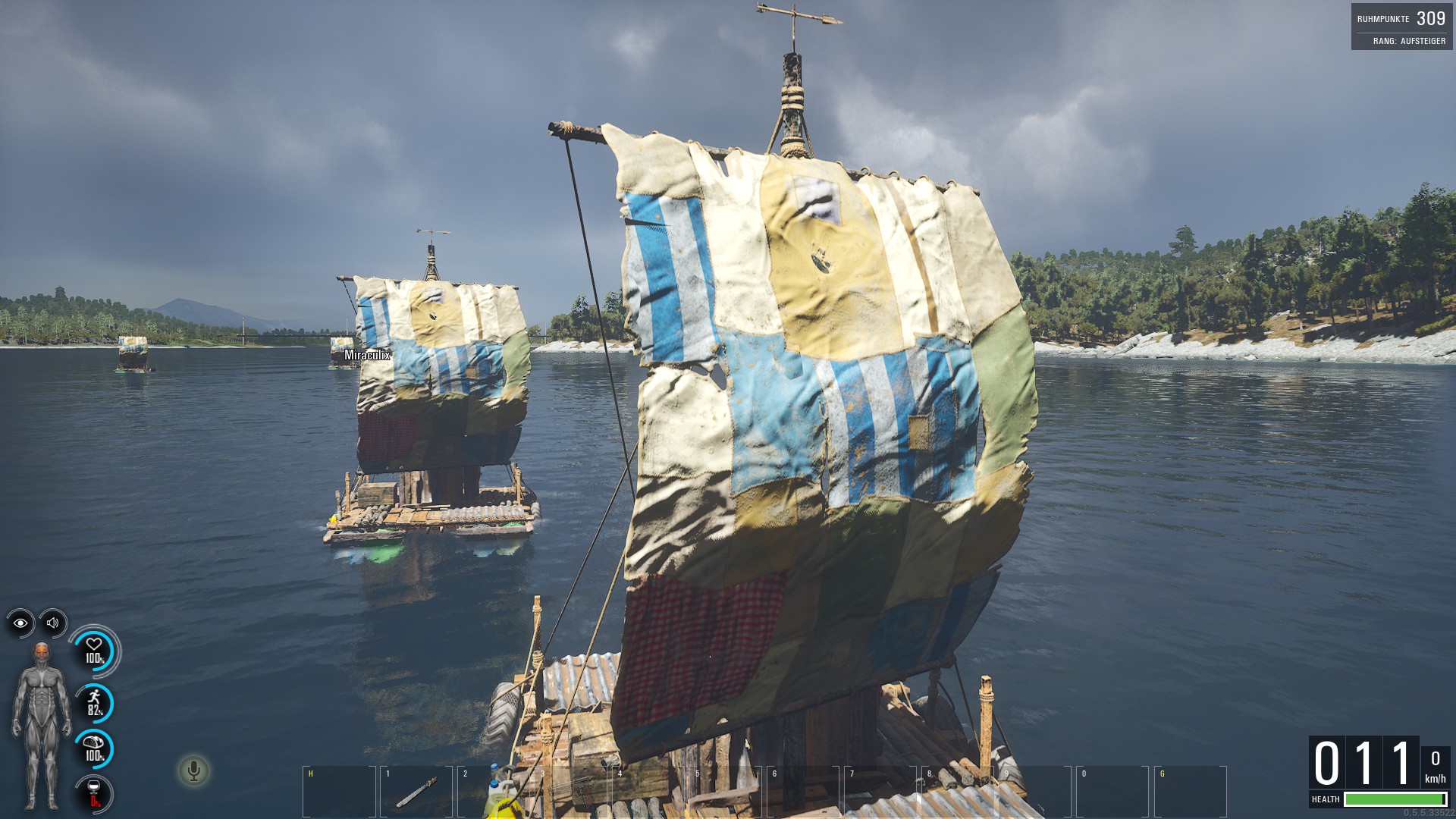Select the hotbar slot labeled H
Viewport: 1456px width, 819px height.
pyautogui.click(x=339, y=792)
